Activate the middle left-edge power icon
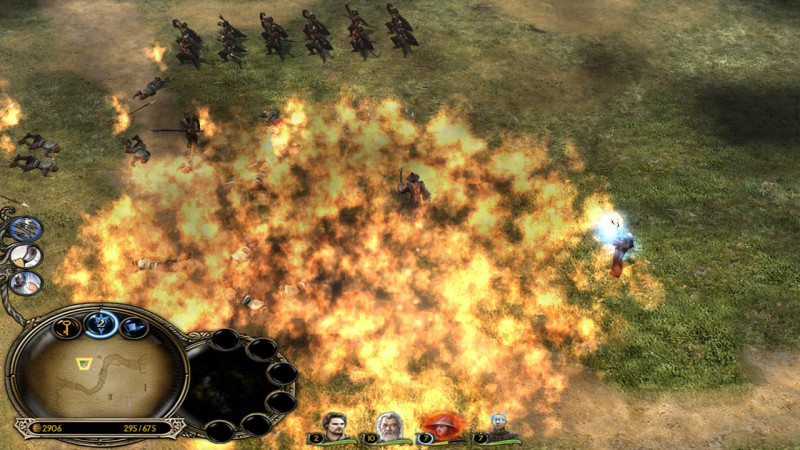Image resolution: width=800 pixels, height=450 pixels. tap(26, 256)
